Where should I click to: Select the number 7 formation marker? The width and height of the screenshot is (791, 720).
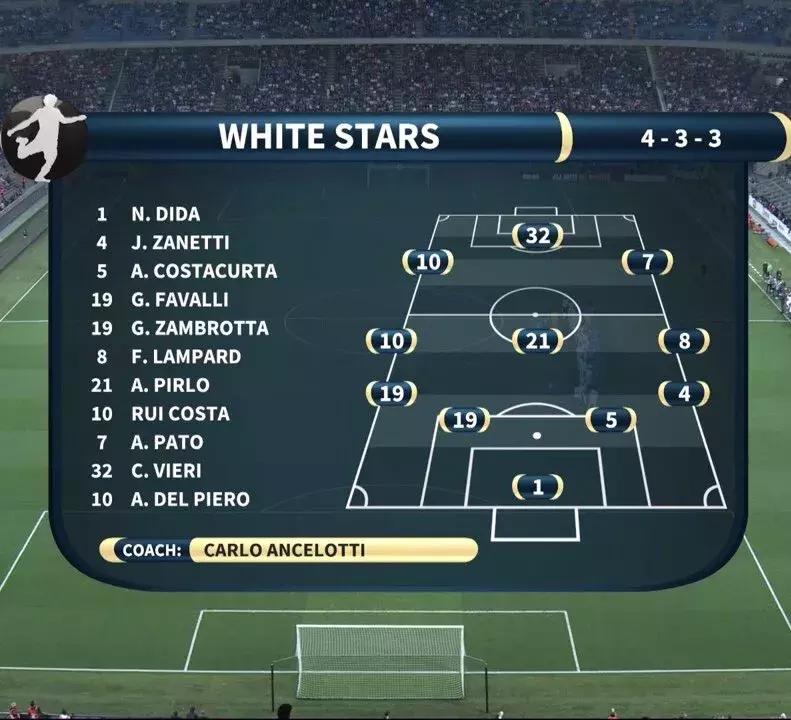click(x=647, y=262)
